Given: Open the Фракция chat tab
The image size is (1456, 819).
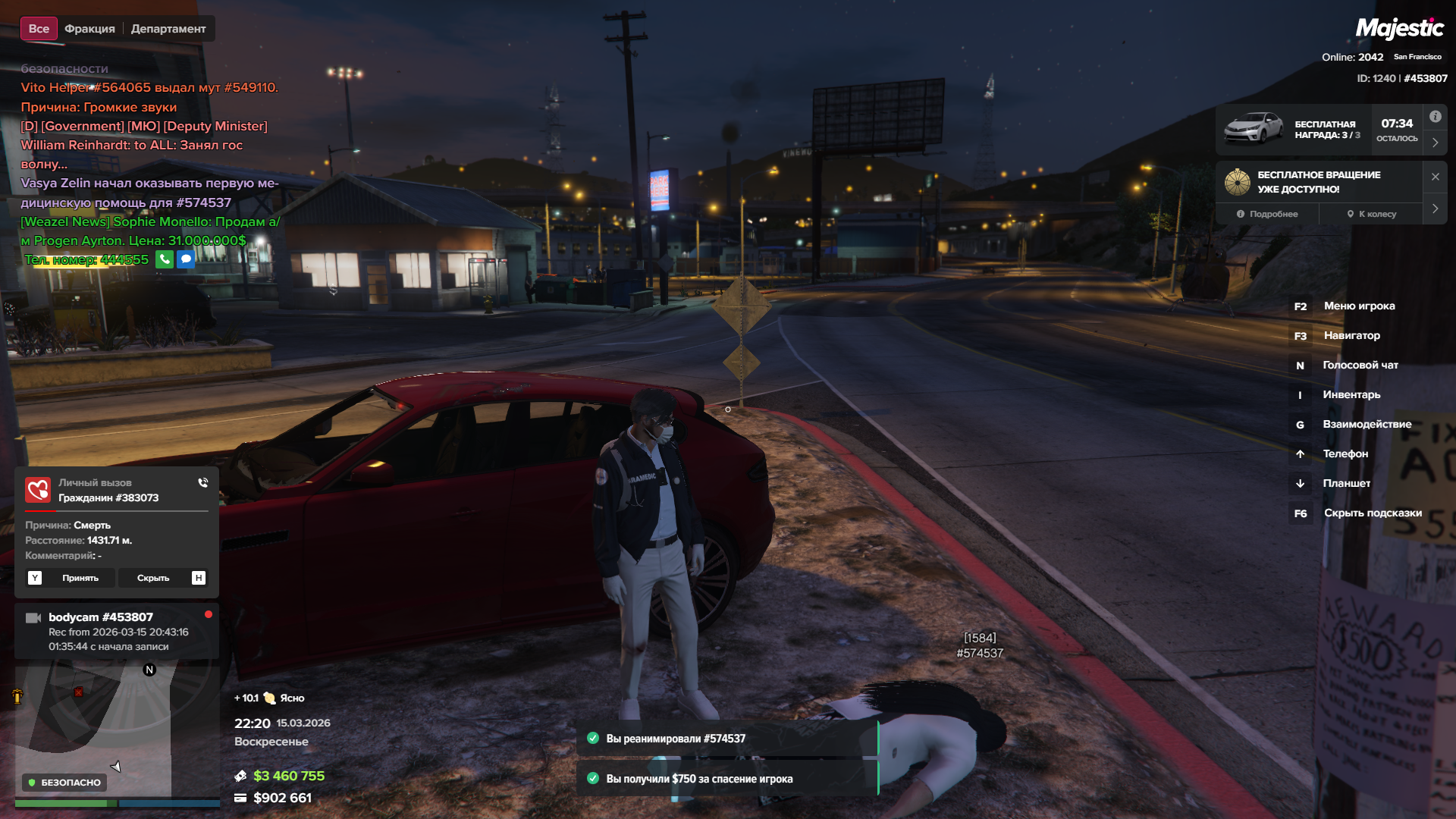Looking at the screenshot, I should [x=89, y=29].
